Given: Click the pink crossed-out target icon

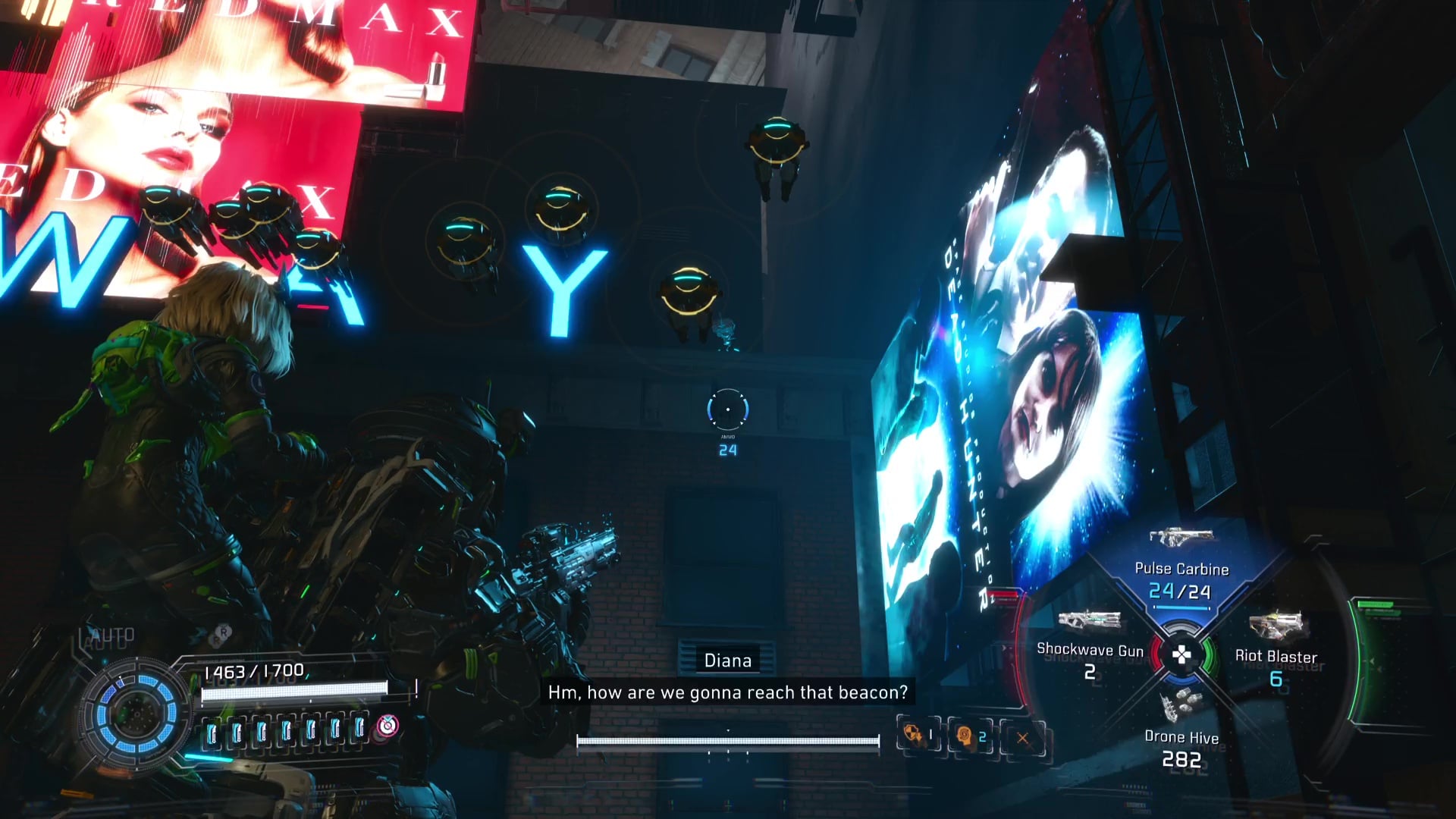Looking at the screenshot, I should 388,726.
